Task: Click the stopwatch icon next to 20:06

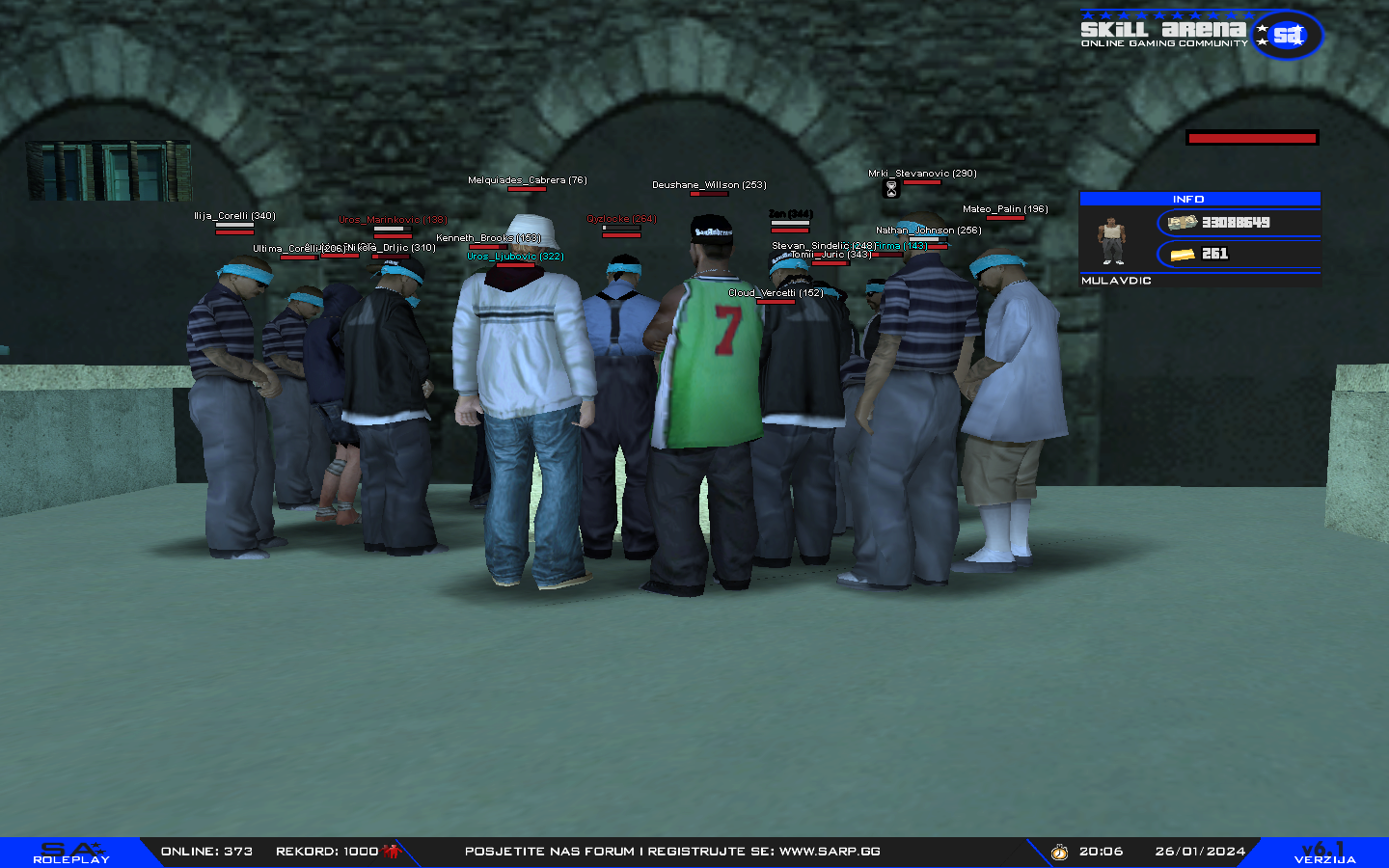Action: pos(1059,852)
